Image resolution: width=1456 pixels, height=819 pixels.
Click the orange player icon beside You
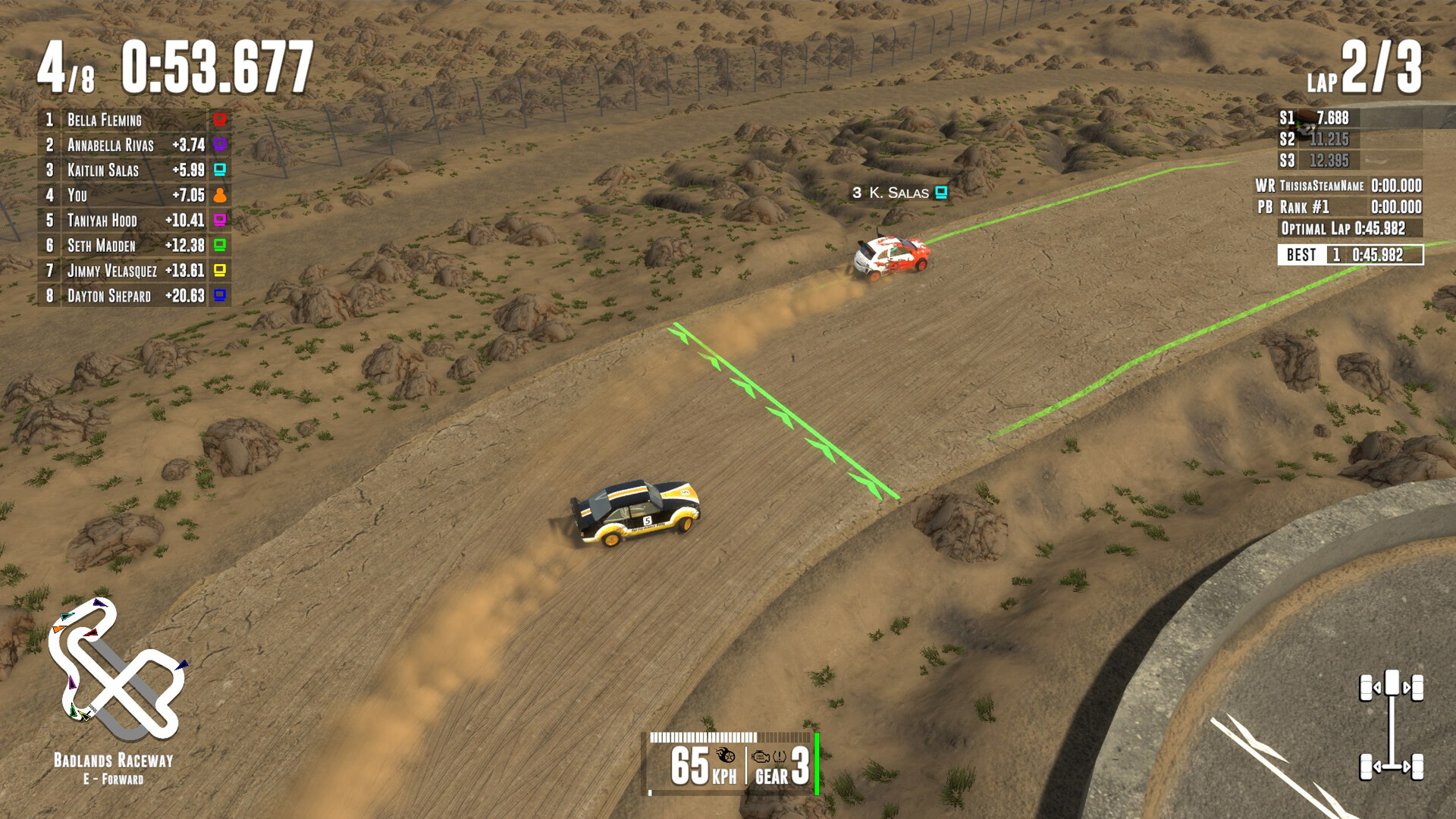coord(220,195)
